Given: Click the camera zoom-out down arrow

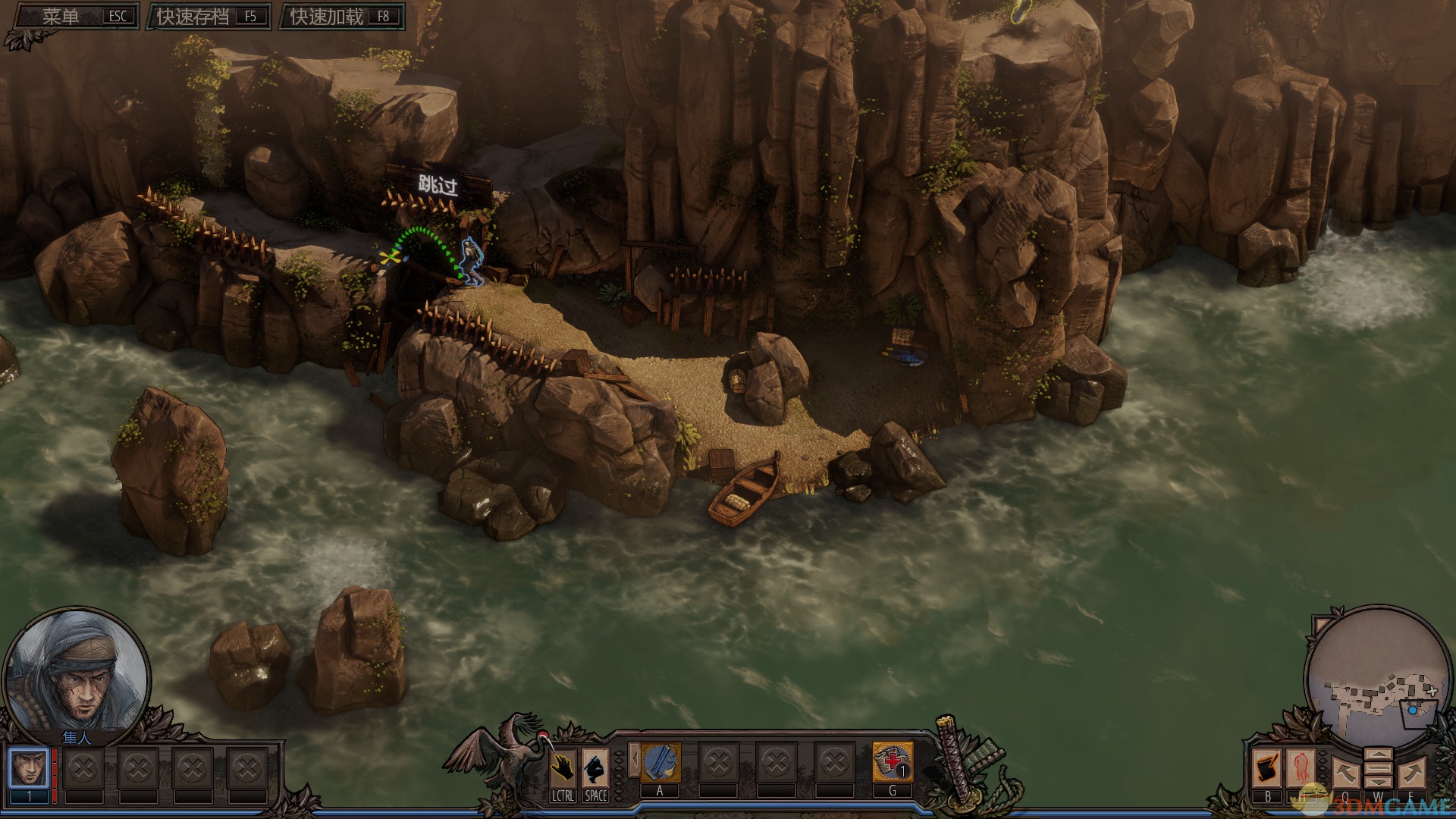Looking at the screenshot, I should tap(1378, 782).
